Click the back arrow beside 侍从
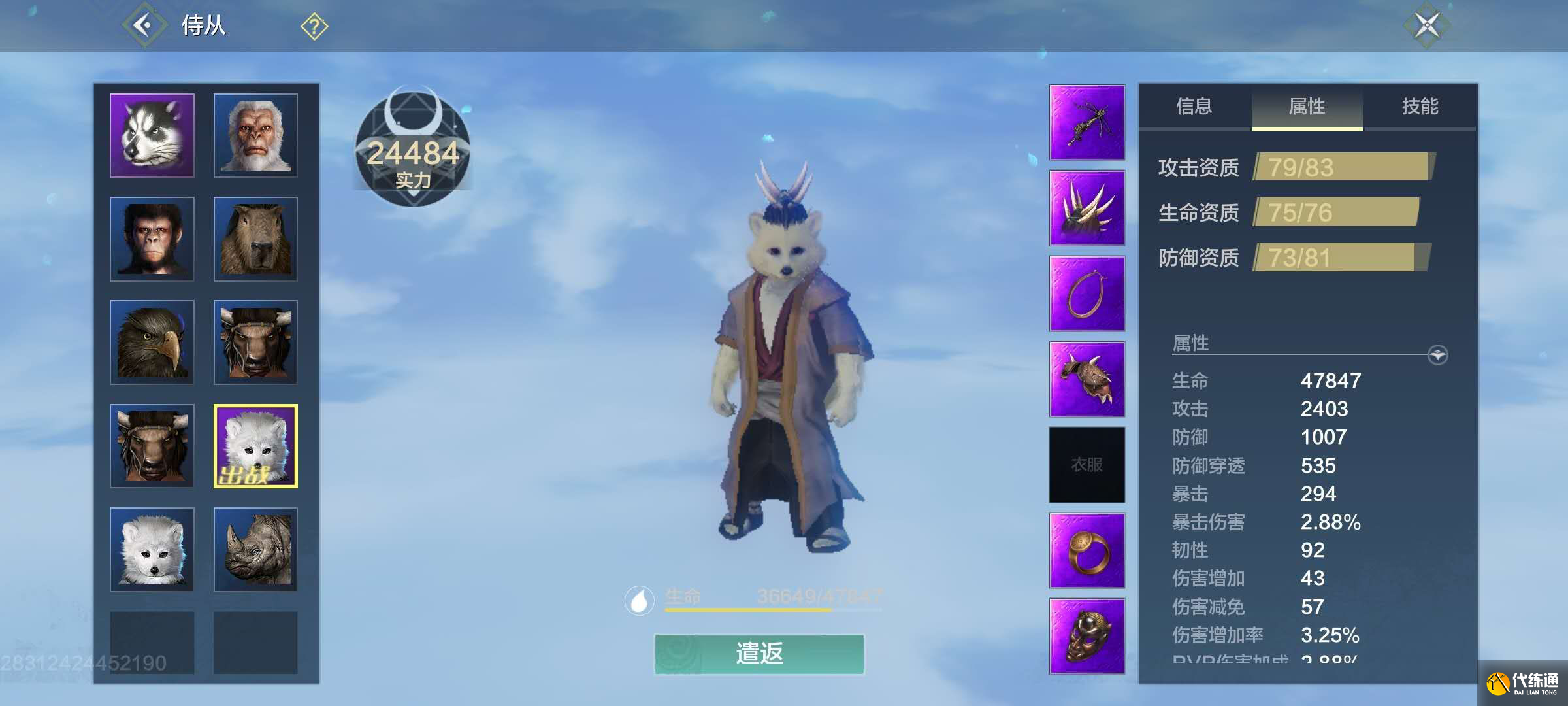Image resolution: width=1568 pixels, height=706 pixels. click(x=145, y=26)
